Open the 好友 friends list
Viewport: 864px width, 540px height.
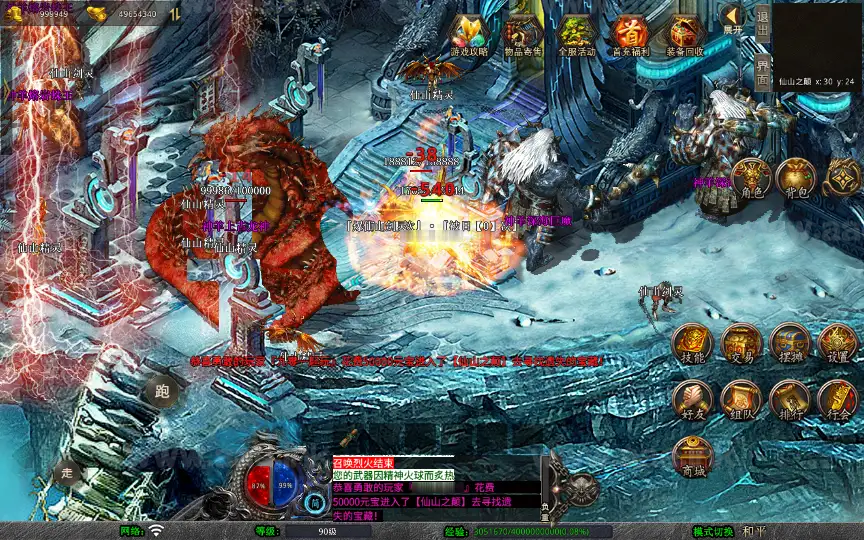point(692,400)
